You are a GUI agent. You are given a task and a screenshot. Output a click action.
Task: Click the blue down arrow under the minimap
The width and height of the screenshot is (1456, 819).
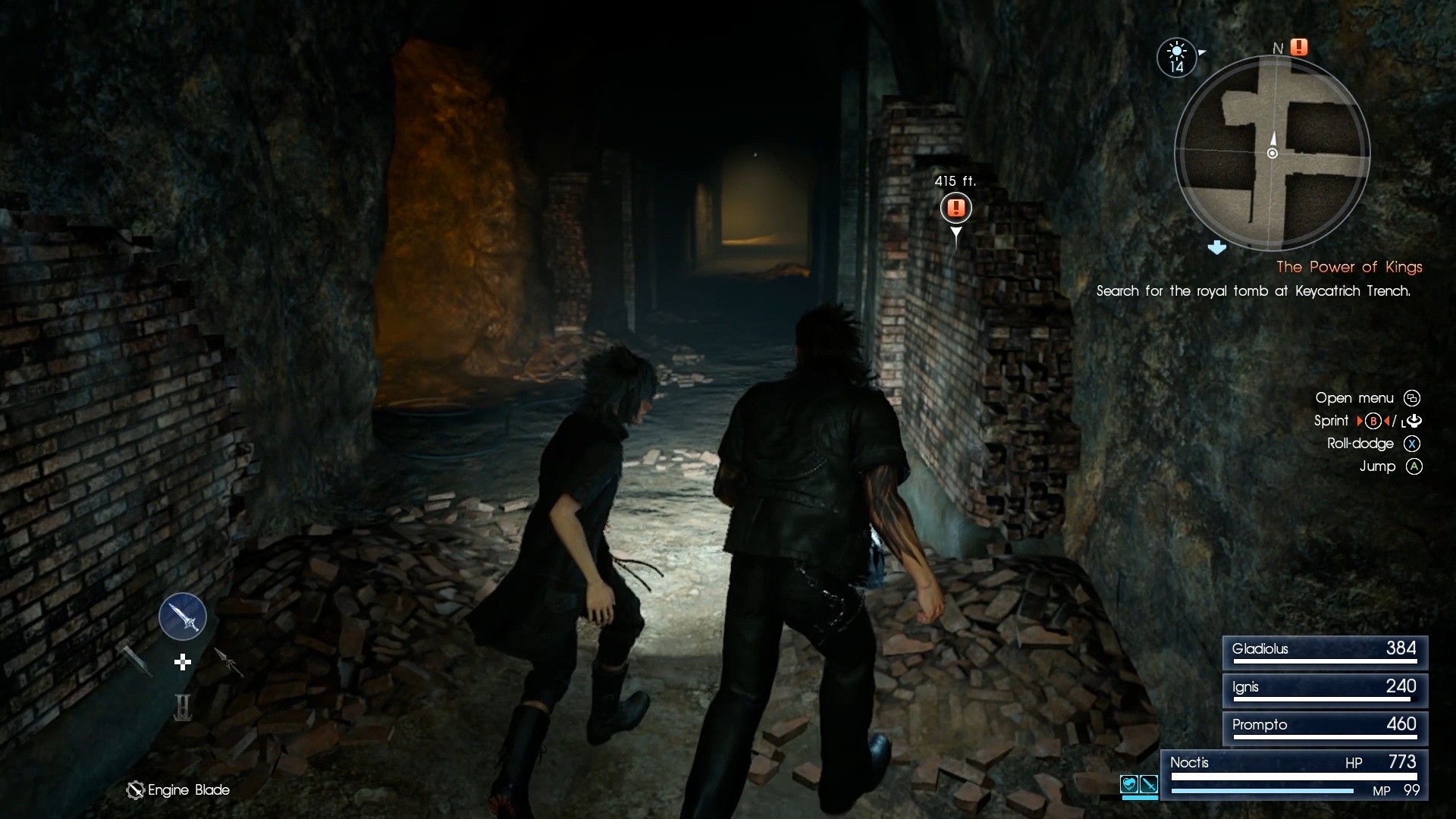(x=1219, y=247)
